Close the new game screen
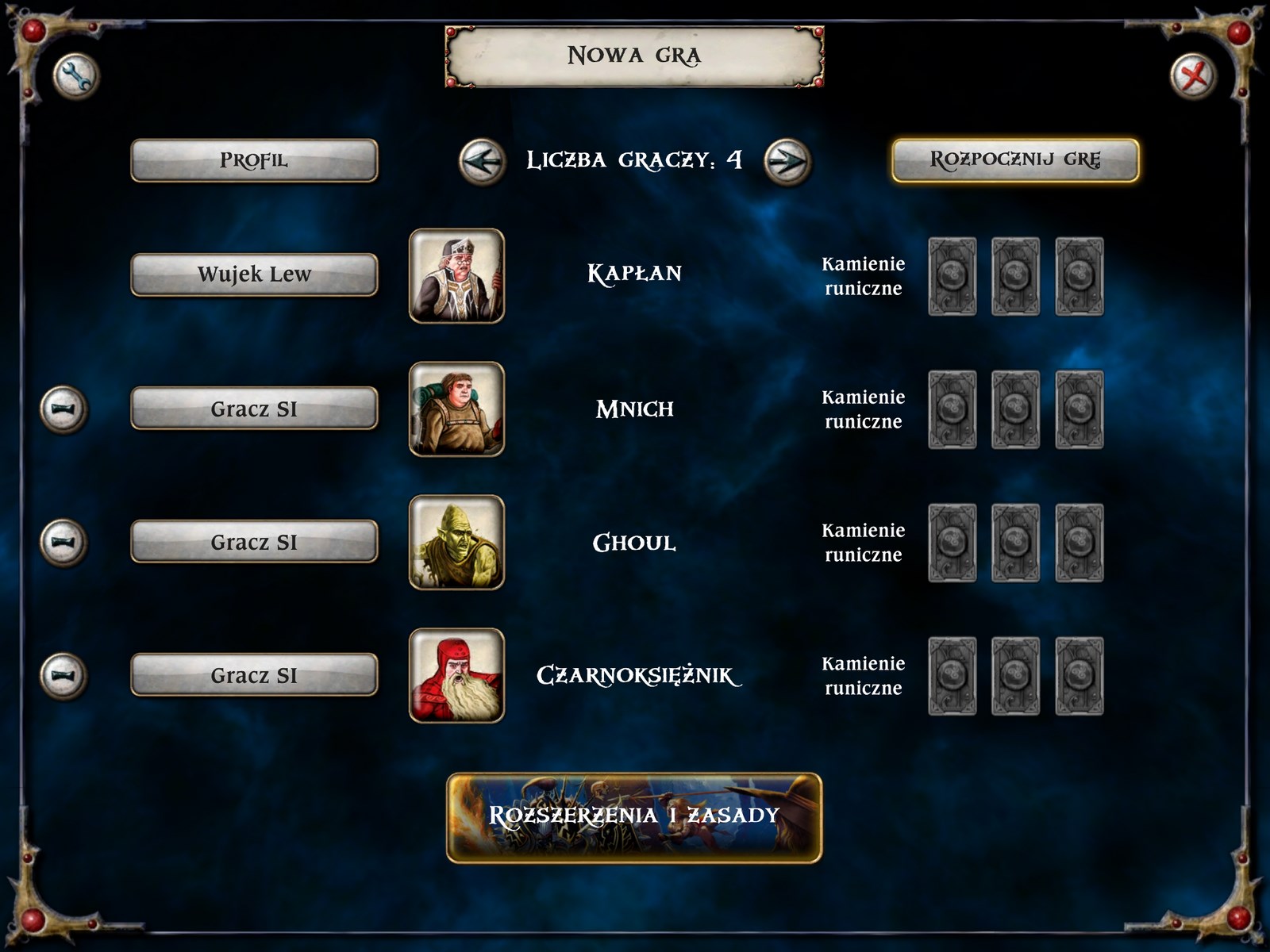Viewport: 1270px width, 952px height. point(1194,77)
